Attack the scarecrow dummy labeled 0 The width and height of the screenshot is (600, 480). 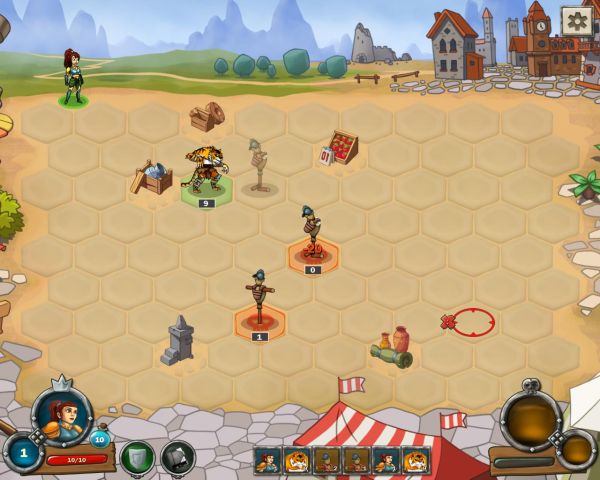coord(313,240)
